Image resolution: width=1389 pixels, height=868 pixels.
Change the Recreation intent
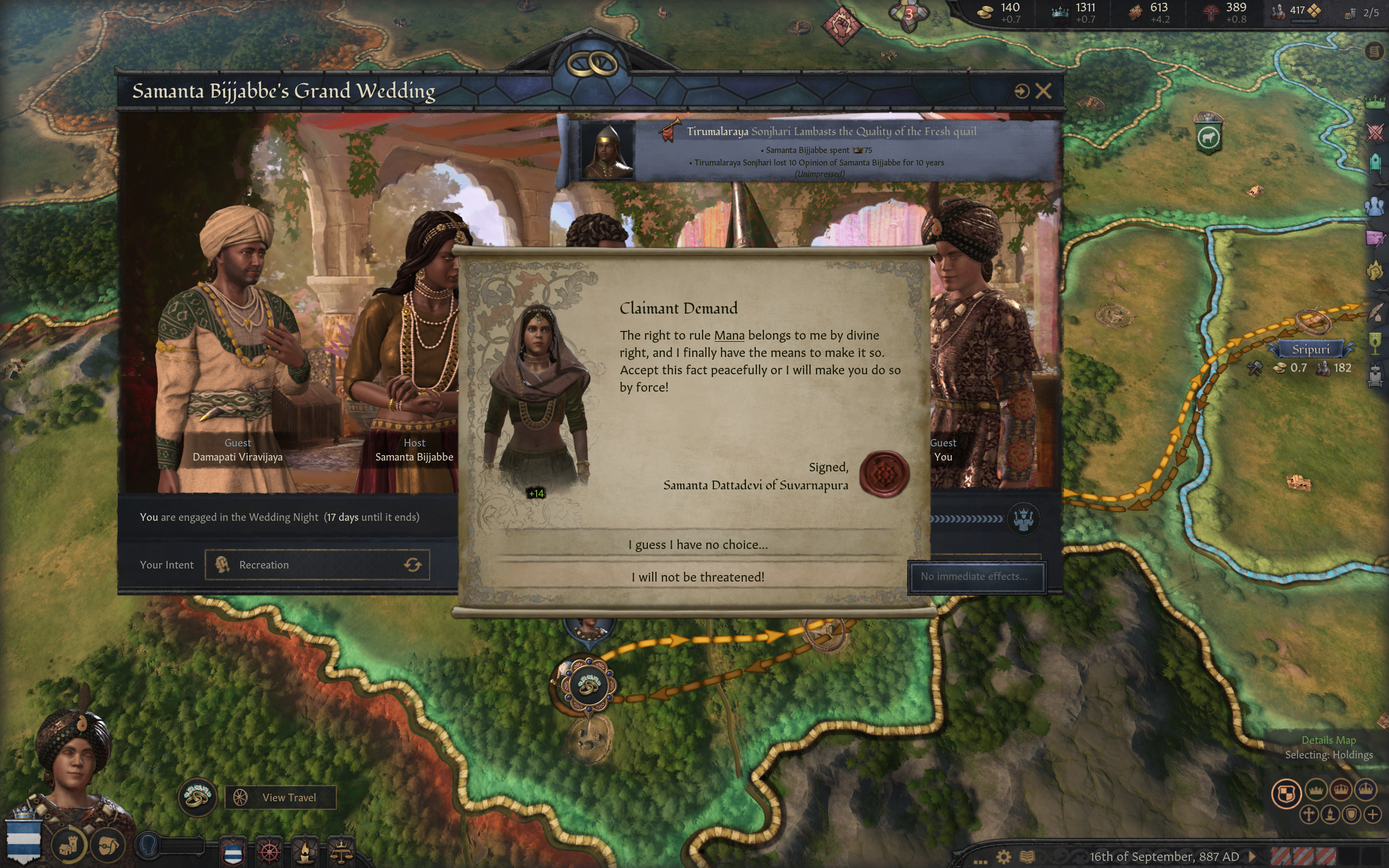pos(413,565)
